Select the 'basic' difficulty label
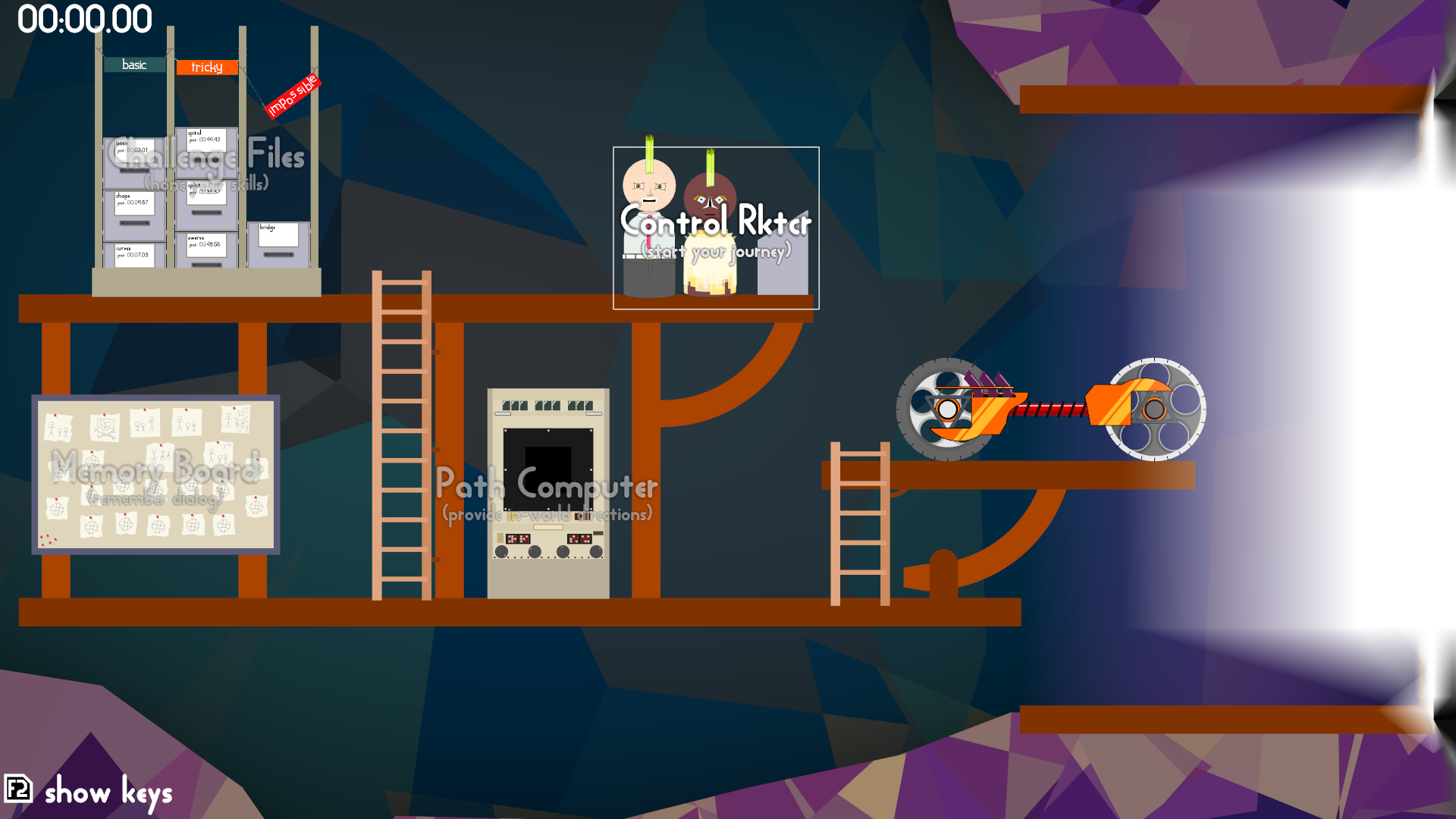 coord(134,65)
